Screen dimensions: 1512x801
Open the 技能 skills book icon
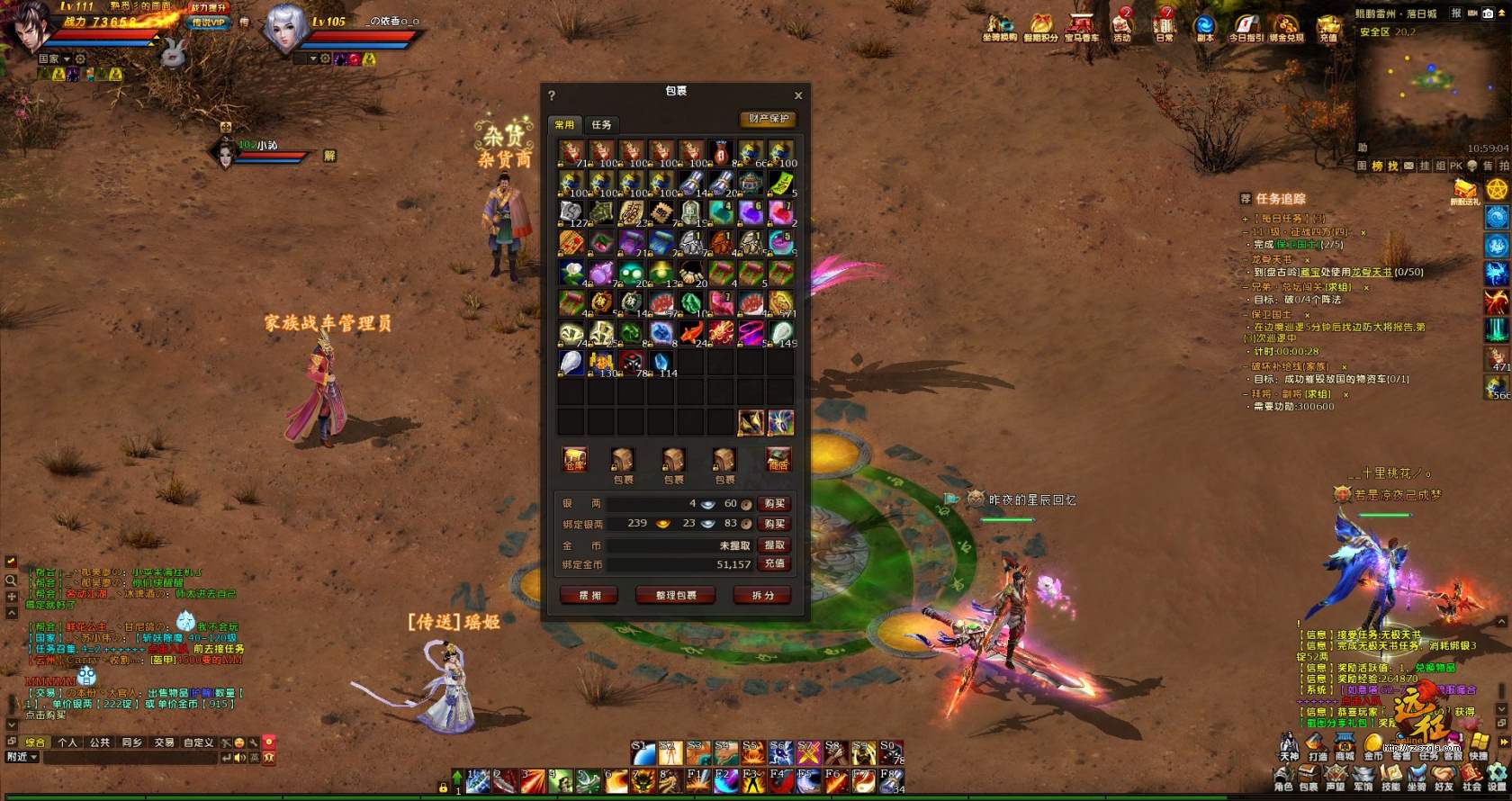tap(1390, 774)
